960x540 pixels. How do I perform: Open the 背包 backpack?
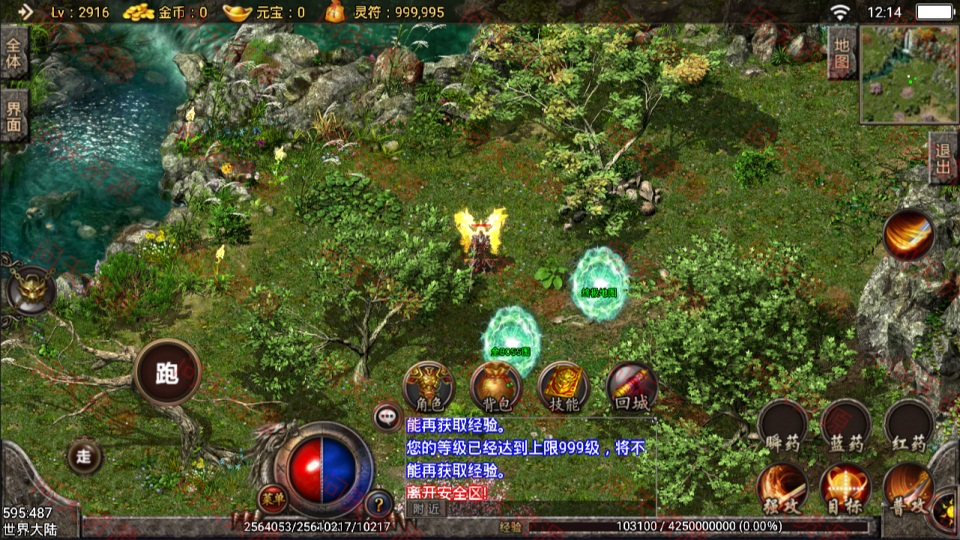point(496,386)
